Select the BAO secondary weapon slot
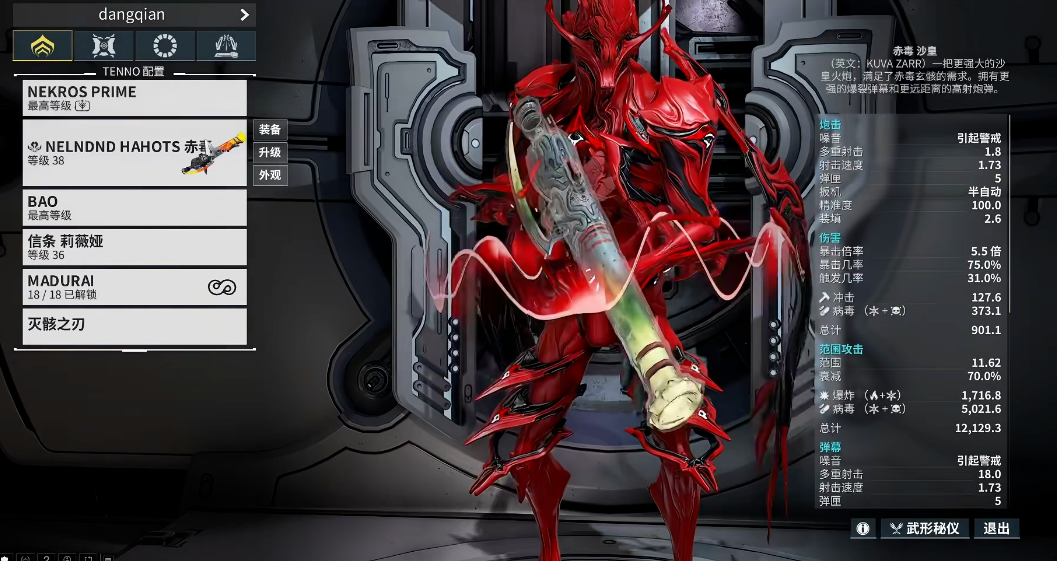The width and height of the screenshot is (1057, 561). click(134, 207)
